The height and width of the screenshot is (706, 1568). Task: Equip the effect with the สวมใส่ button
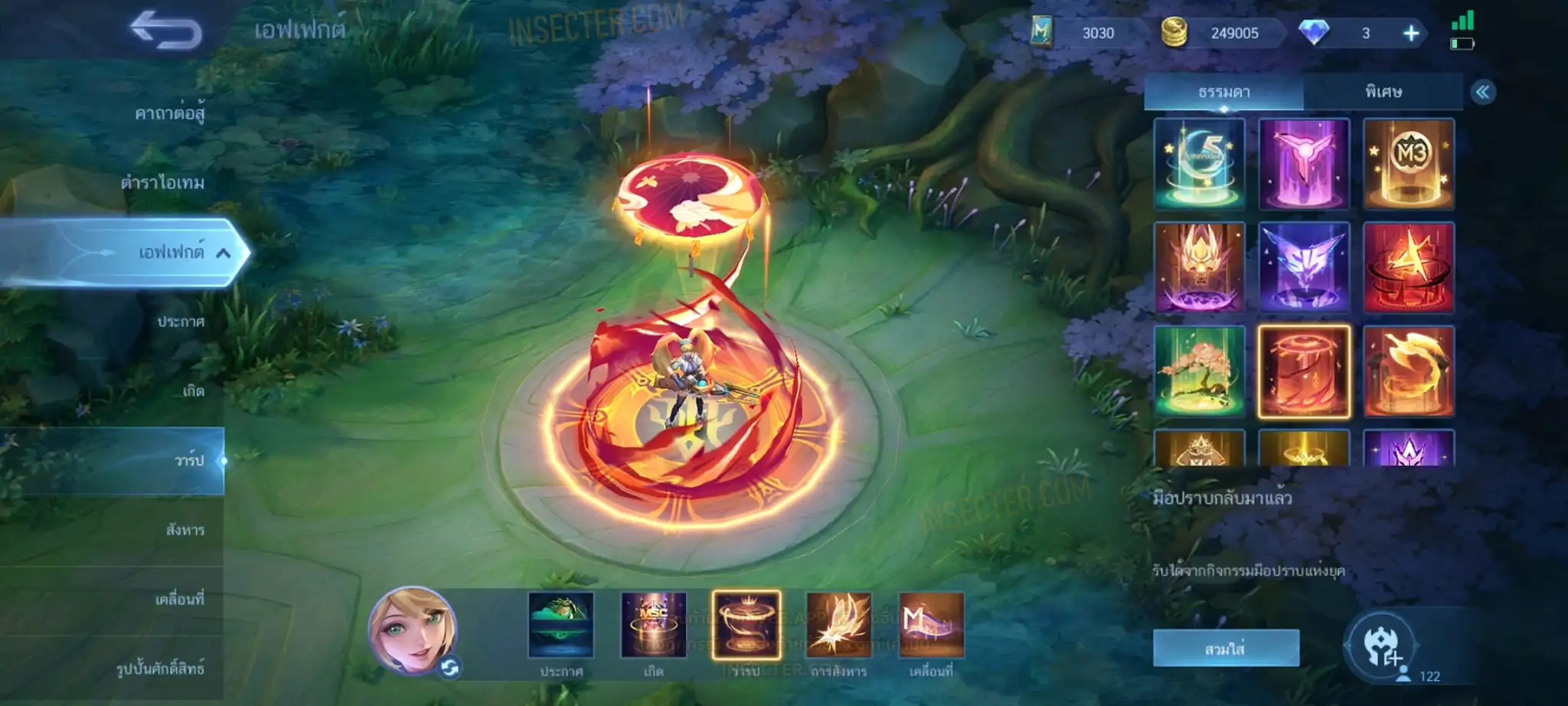point(1225,649)
